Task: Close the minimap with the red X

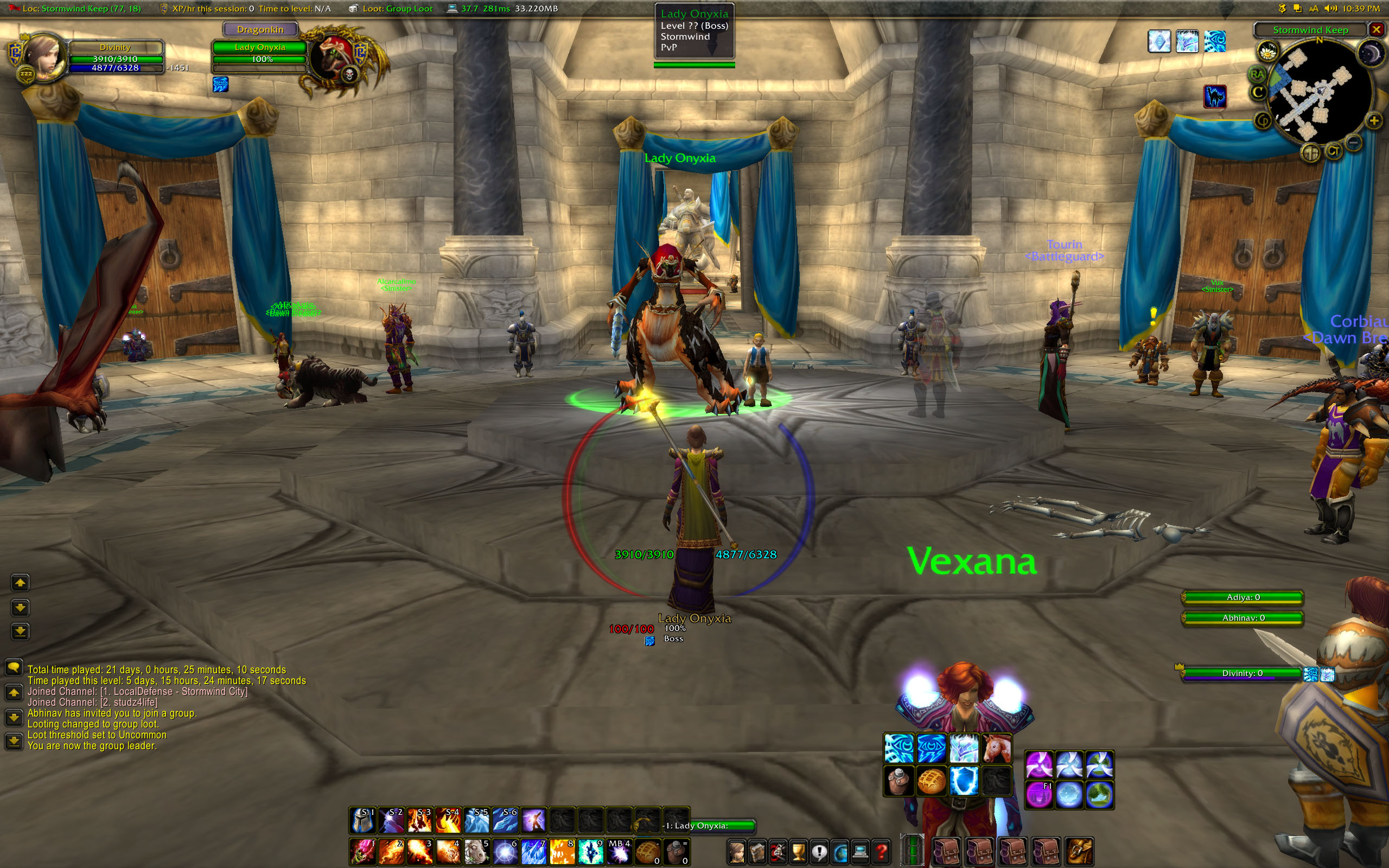Action: coord(1376,29)
